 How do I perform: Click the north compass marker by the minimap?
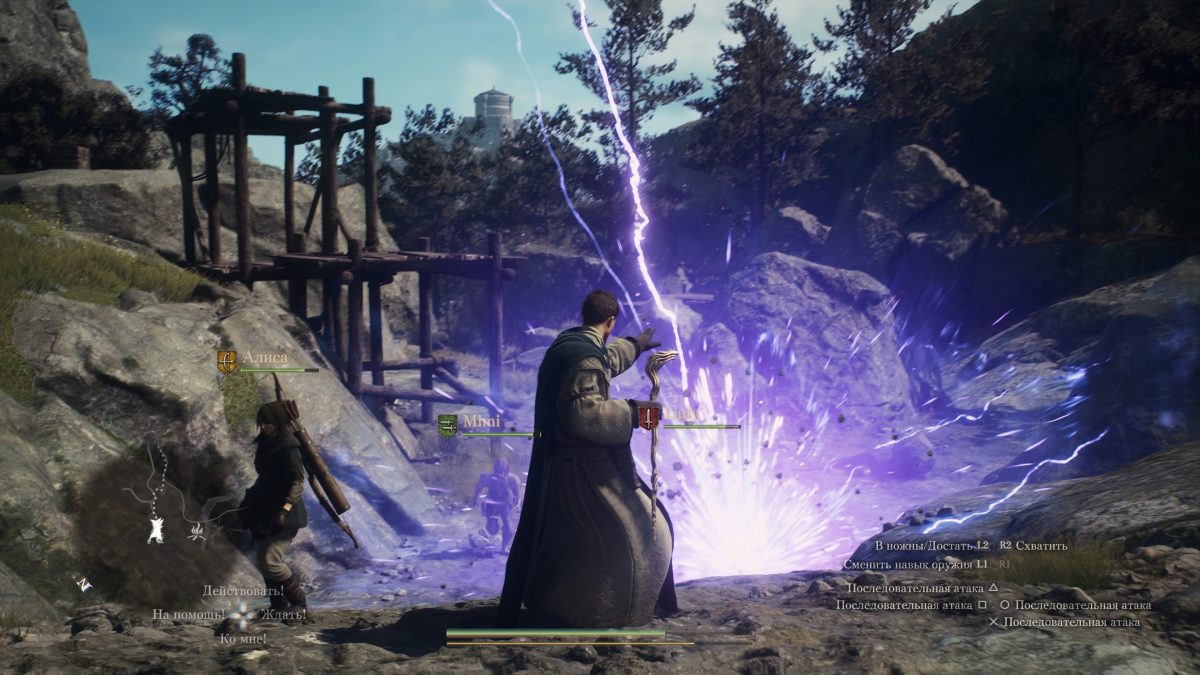point(85,586)
